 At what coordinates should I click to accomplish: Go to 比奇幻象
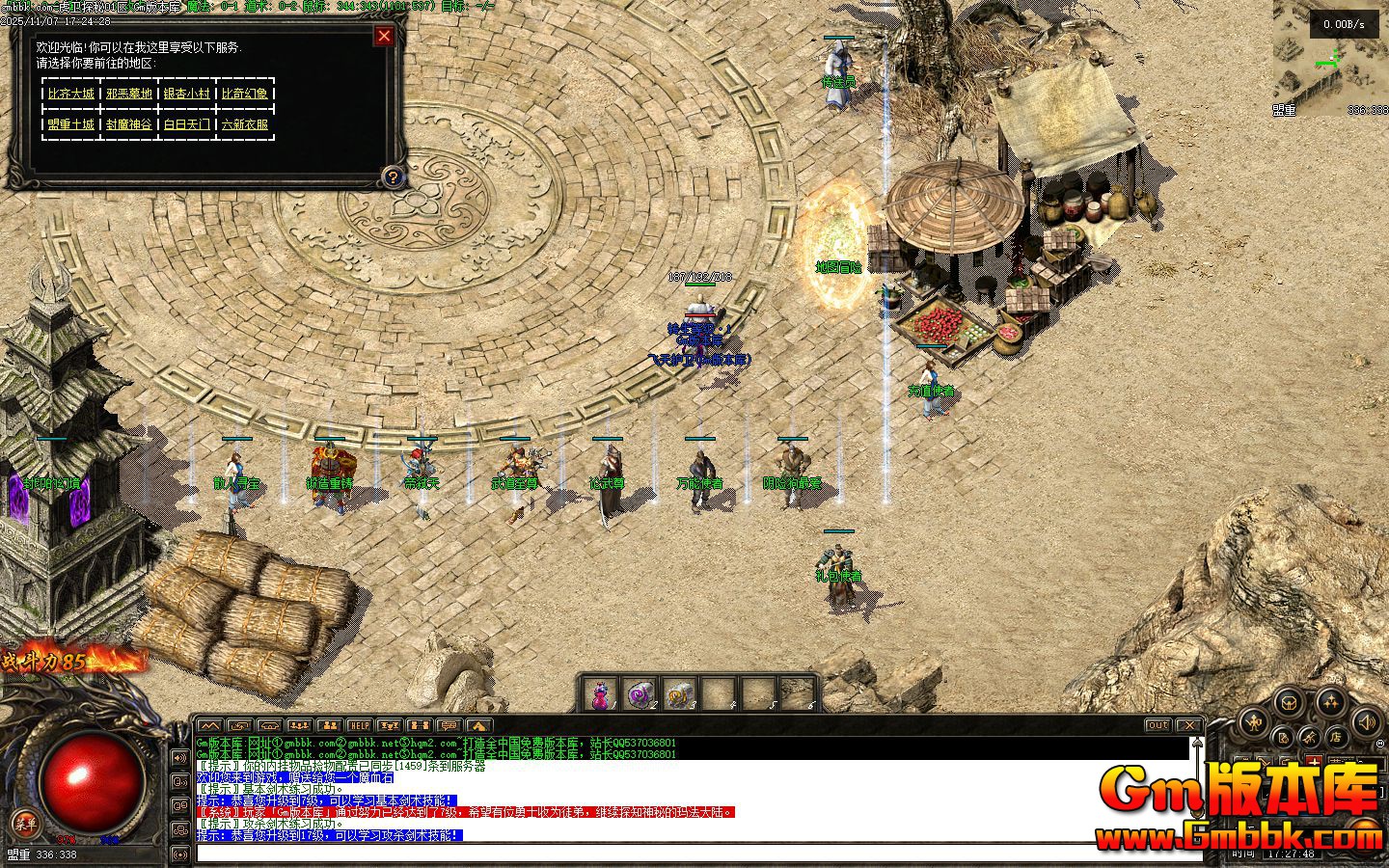click(x=245, y=94)
